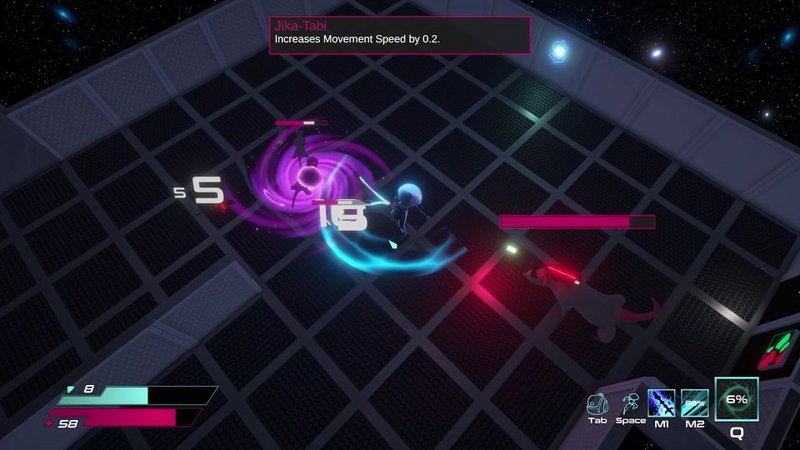Use the blue sword slash attack
Screen dimensions: 800x450
point(662,403)
